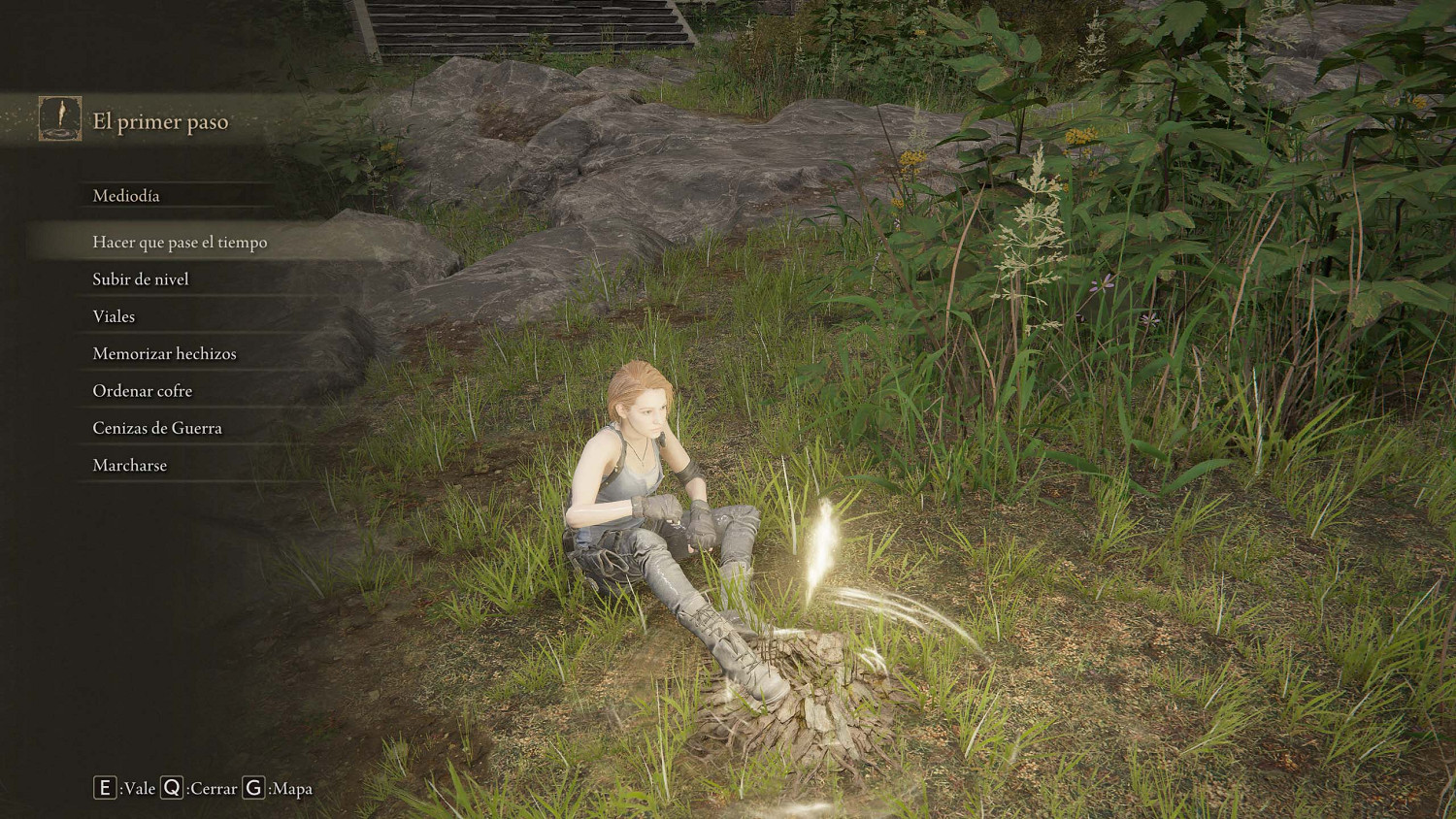Image resolution: width=1456 pixels, height=819 pixels.
Task: Open "Ordenar cofre" to sort the chest
Action: tap(142, 390)
